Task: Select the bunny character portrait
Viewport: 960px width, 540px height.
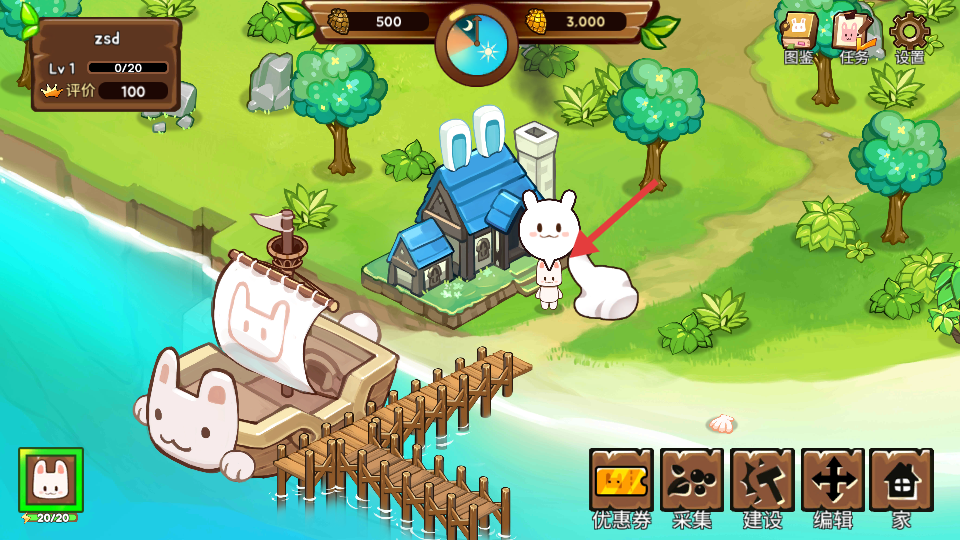Action: tap(50, 481)
